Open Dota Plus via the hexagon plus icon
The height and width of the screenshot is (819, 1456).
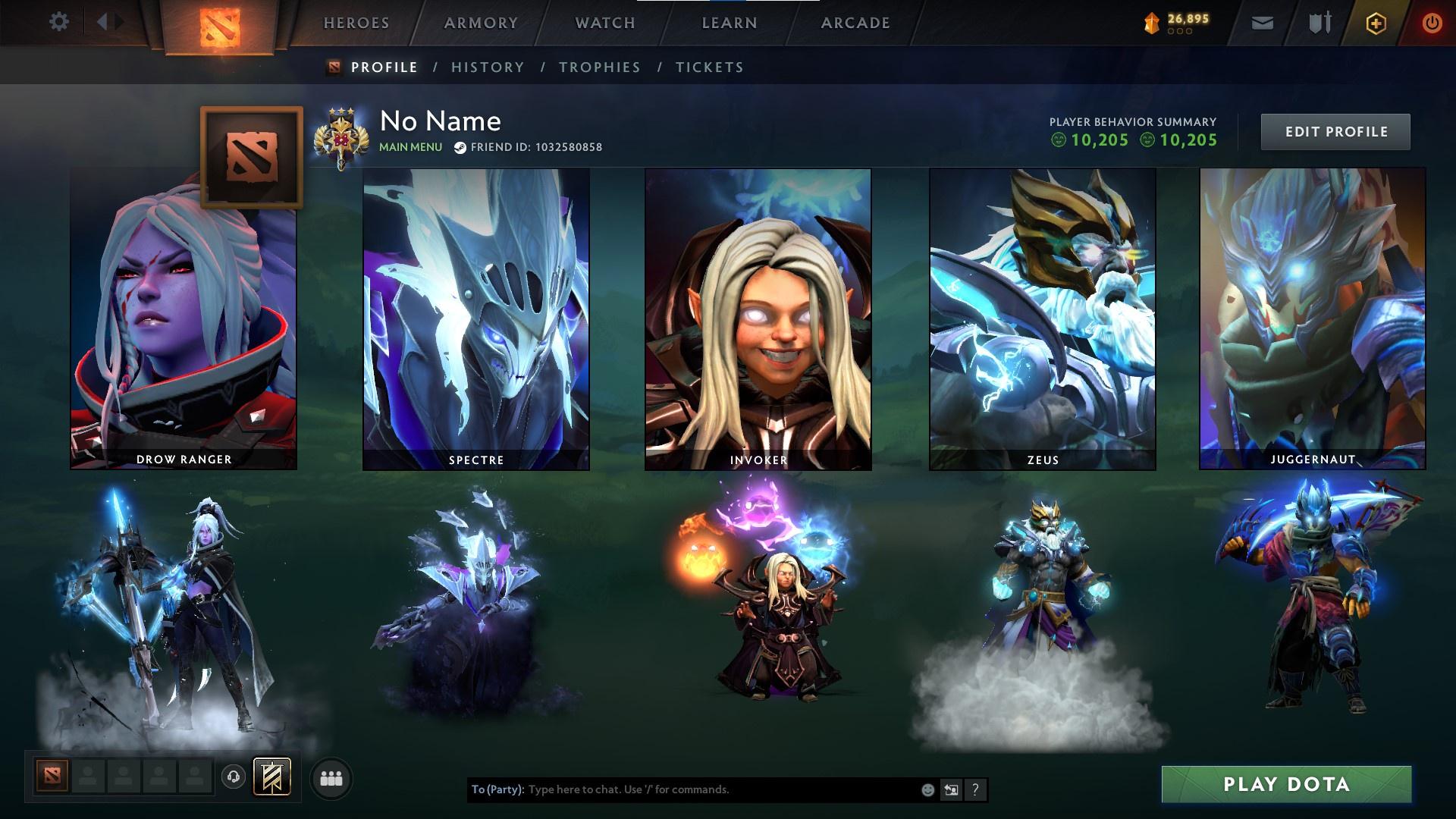point(1376,23)
